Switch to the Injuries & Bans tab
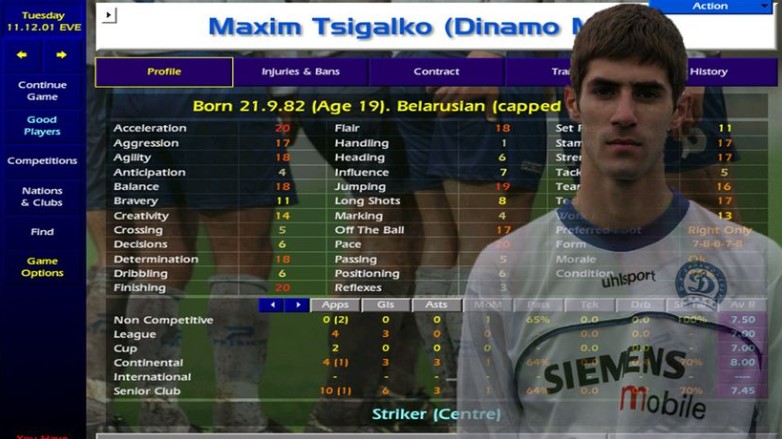 pyautogui.click(x=300, y=72)
